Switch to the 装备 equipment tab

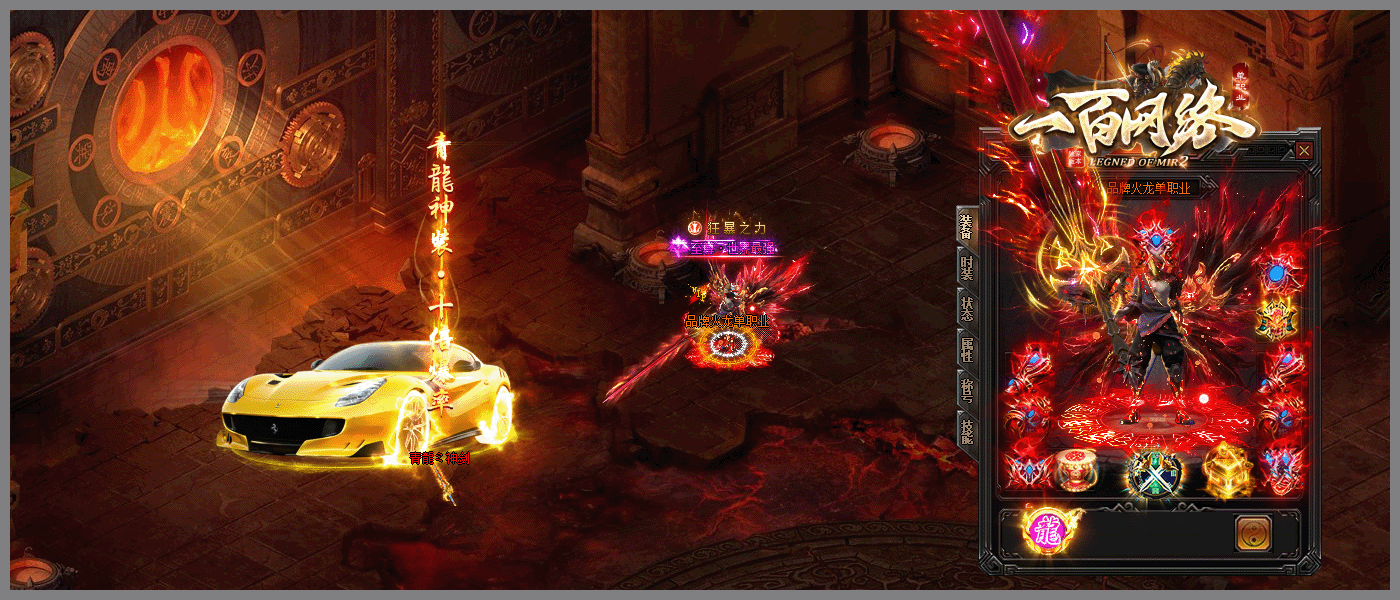pos(966,226)
